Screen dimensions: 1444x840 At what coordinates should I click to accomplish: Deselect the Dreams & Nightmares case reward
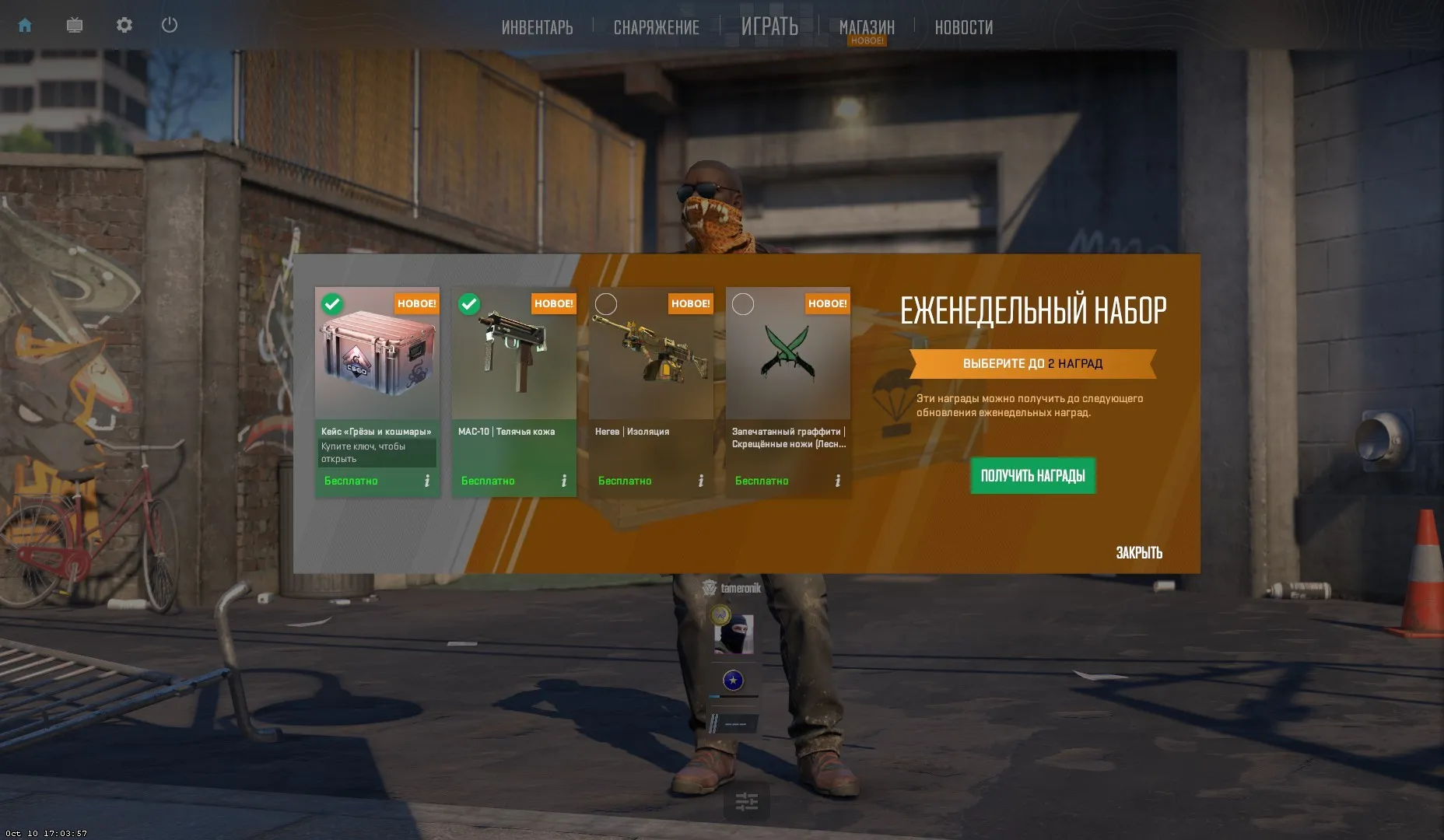click(332, 304)
